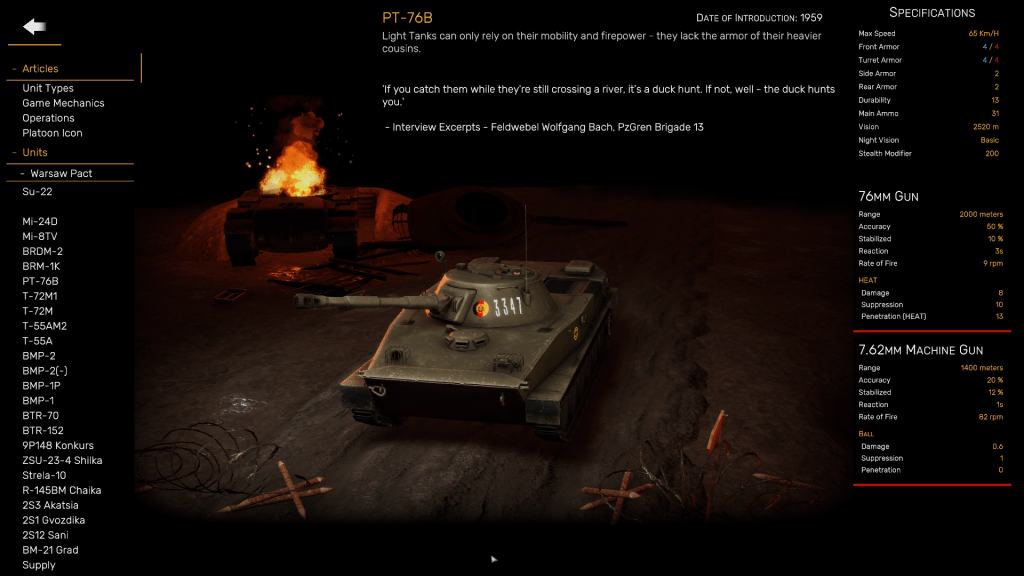1024x576 pixels.
Task: Choose the PT-76B entry in the list
Action: point(40,281)
